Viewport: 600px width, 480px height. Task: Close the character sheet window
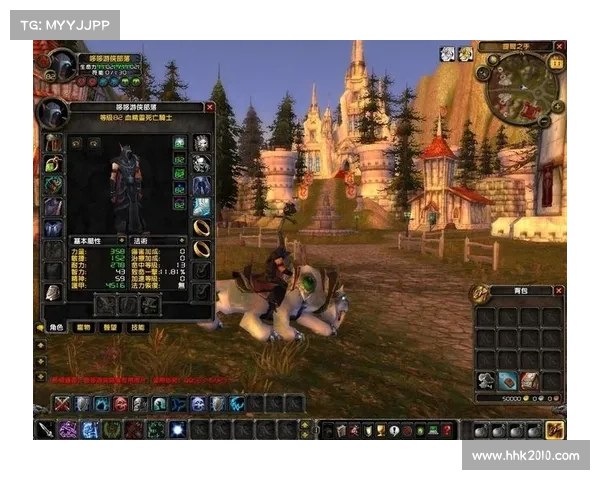[210, 106]
